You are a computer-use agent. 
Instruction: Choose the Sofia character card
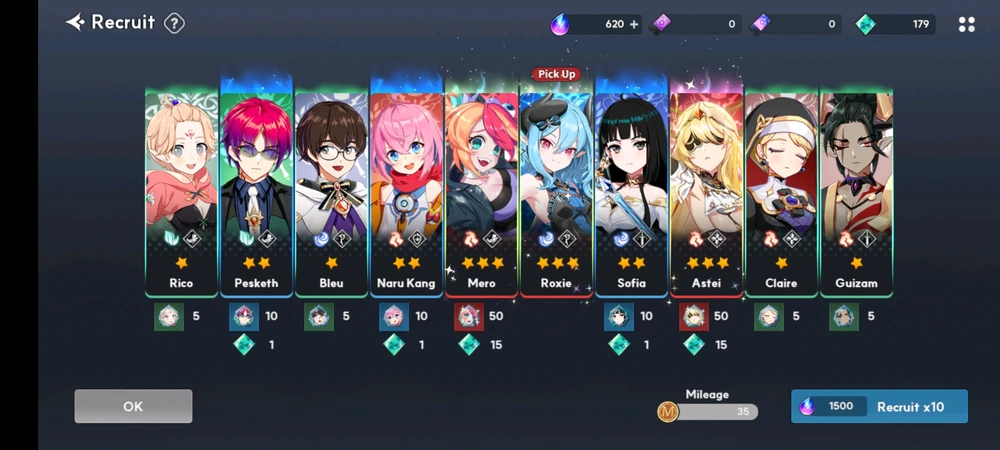tap(631, 190)
